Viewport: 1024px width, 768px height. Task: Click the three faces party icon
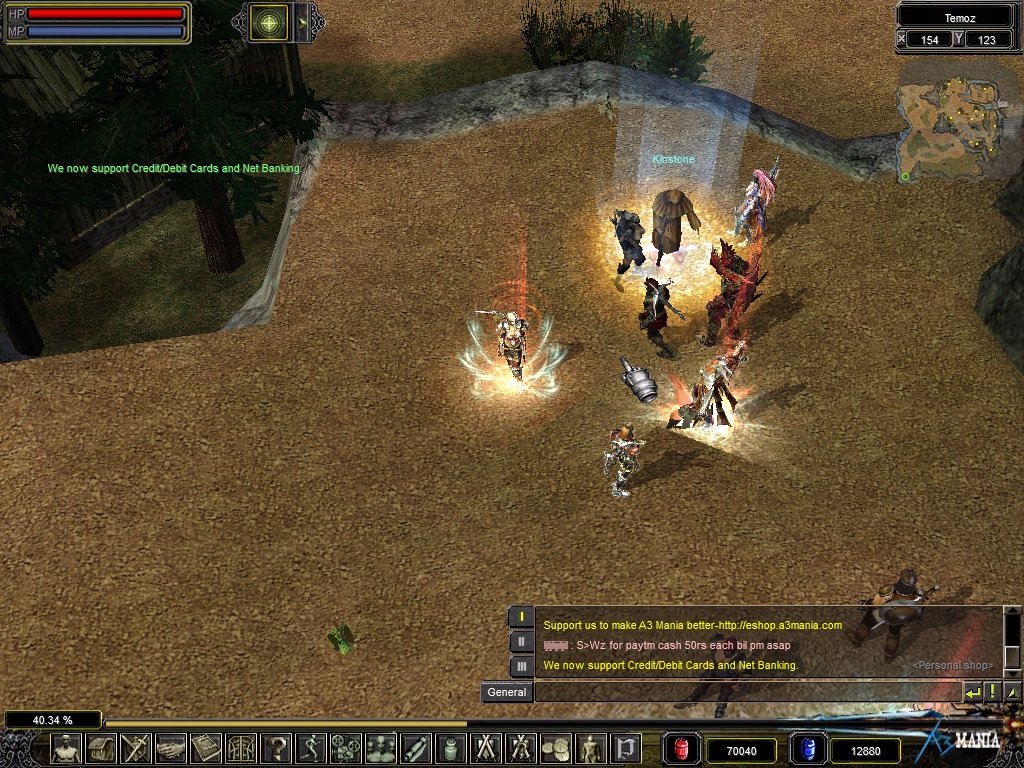tap(381, 748)
